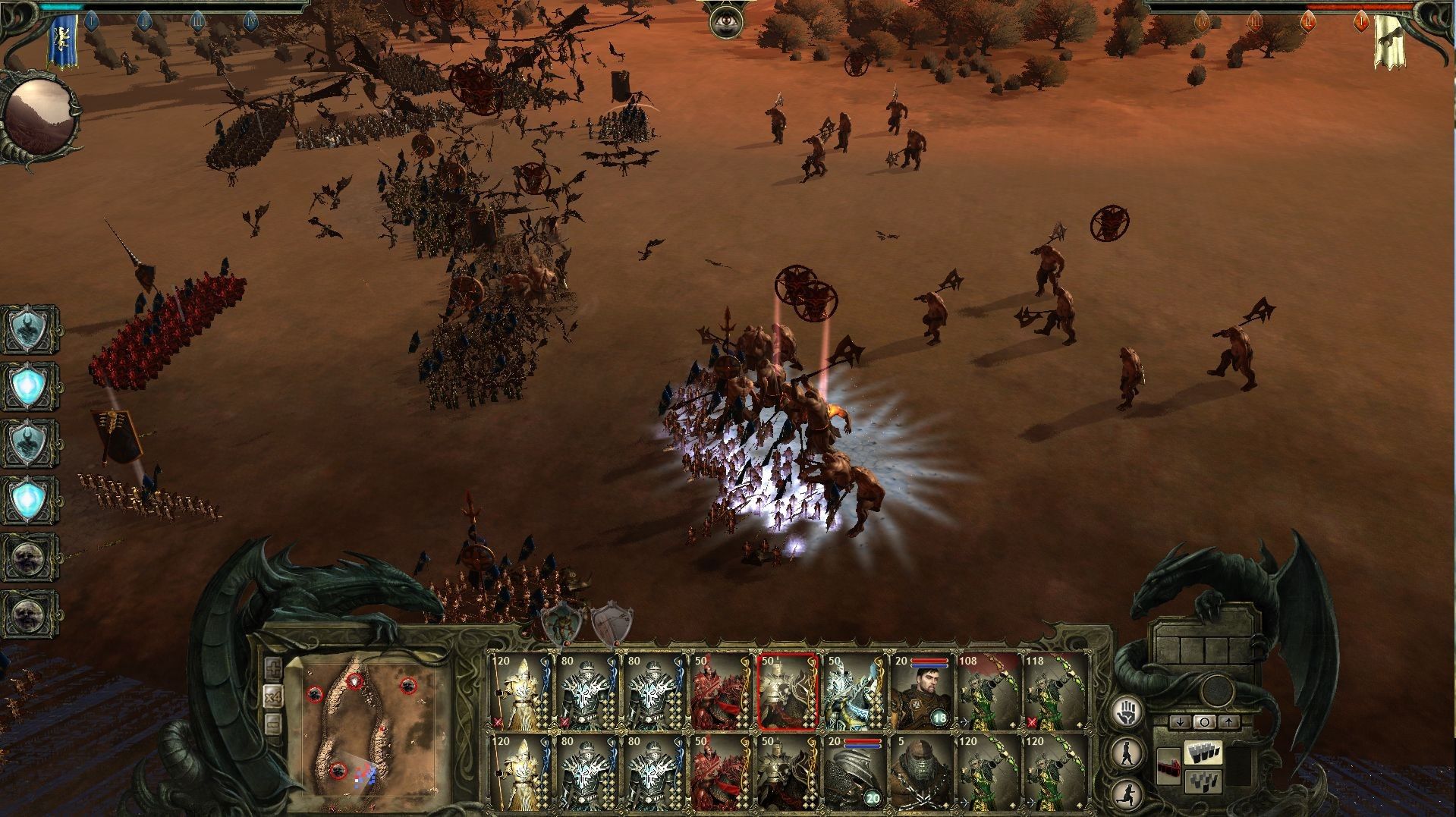Select the archer unit card showing 108
The image size is (1456, 817).
[988, 690]
